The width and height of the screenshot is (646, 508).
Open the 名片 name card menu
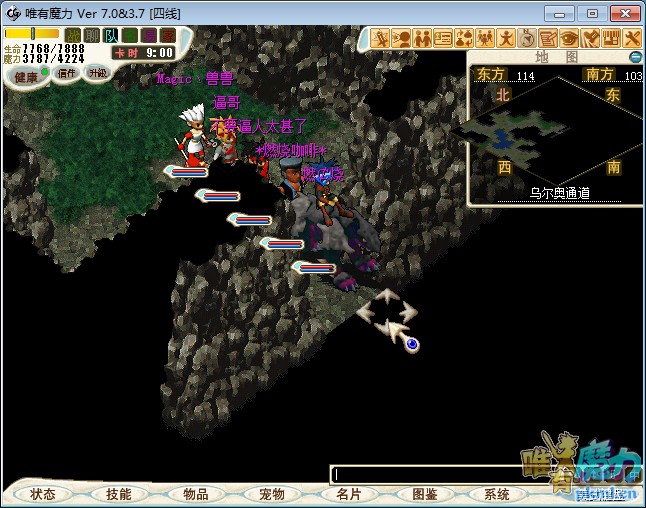[x=347, y=494]
